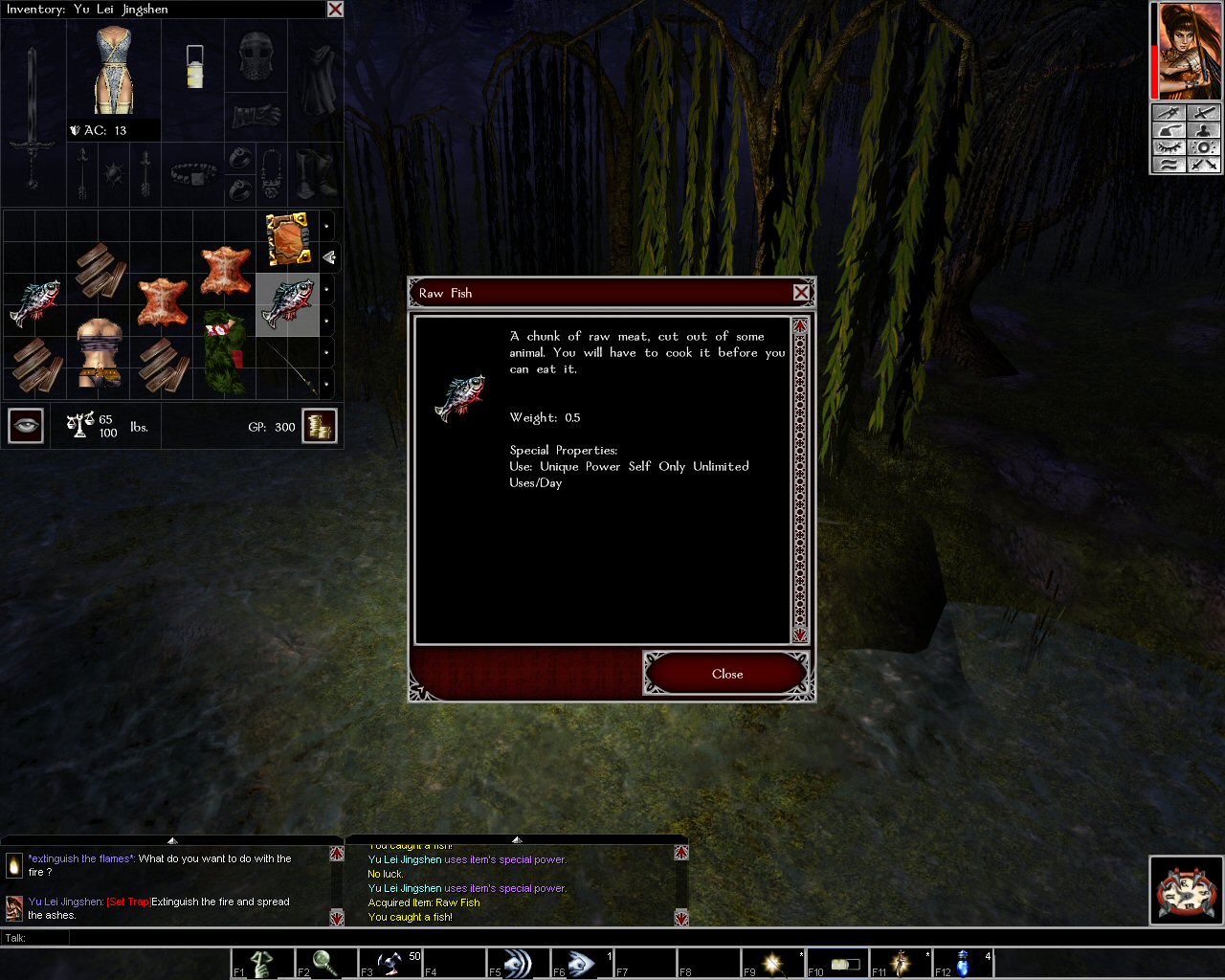
Task: Toggle the closed-eye stealth mode button
Action: (x=1169, y=147)
